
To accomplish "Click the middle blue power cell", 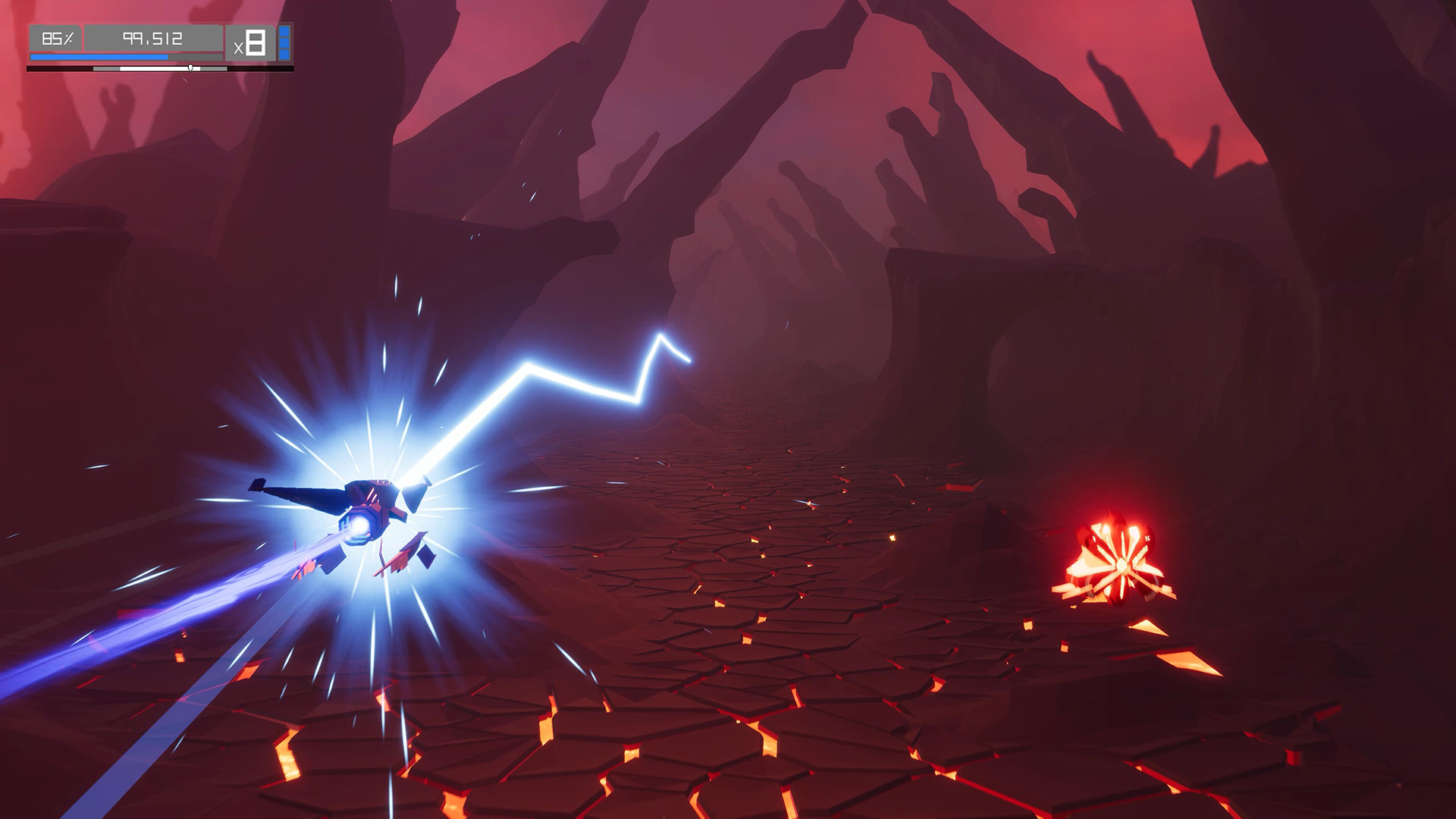I will 284,43.
